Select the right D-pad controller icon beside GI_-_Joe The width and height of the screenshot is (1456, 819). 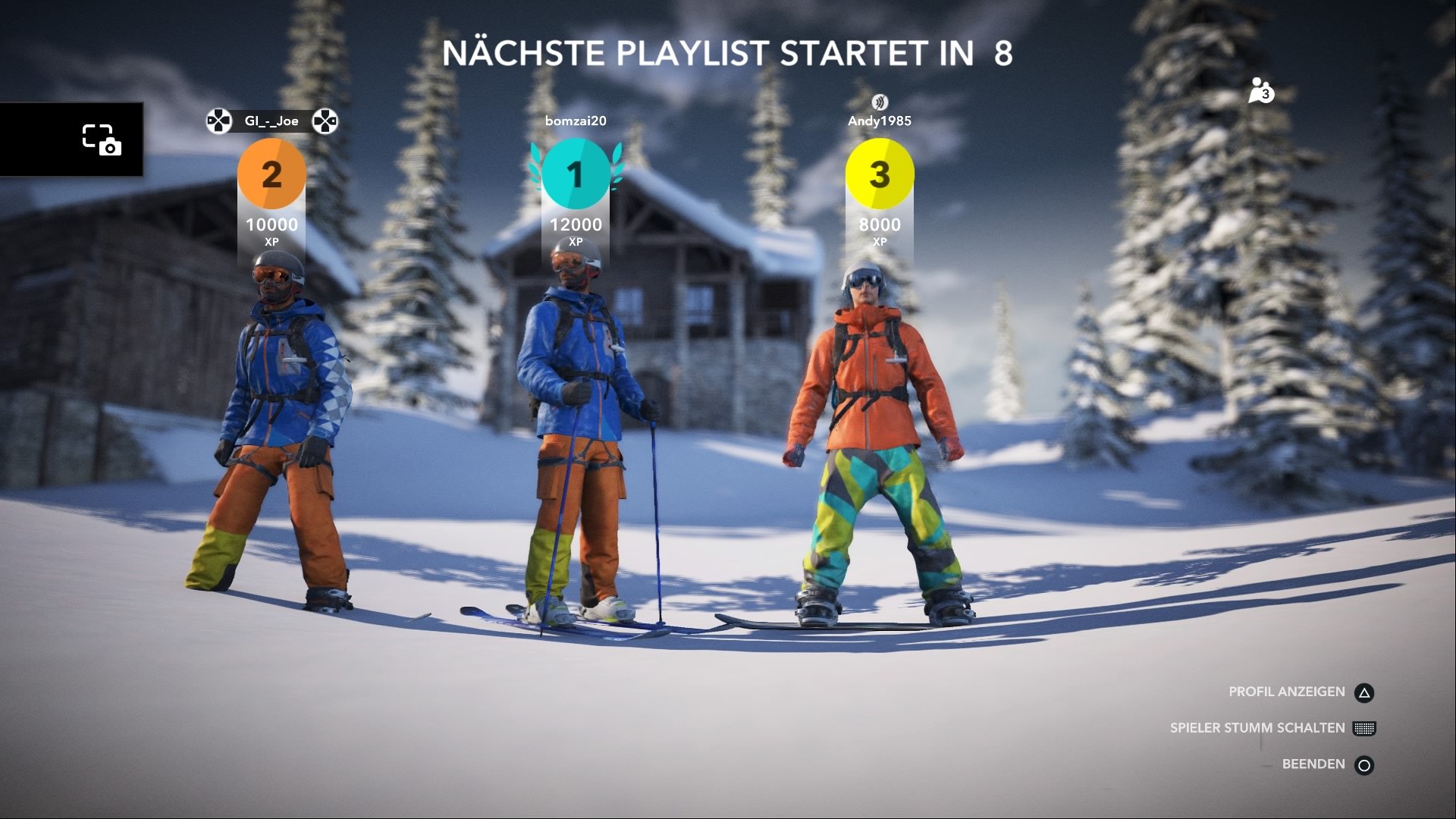click(x=326, y=120)
